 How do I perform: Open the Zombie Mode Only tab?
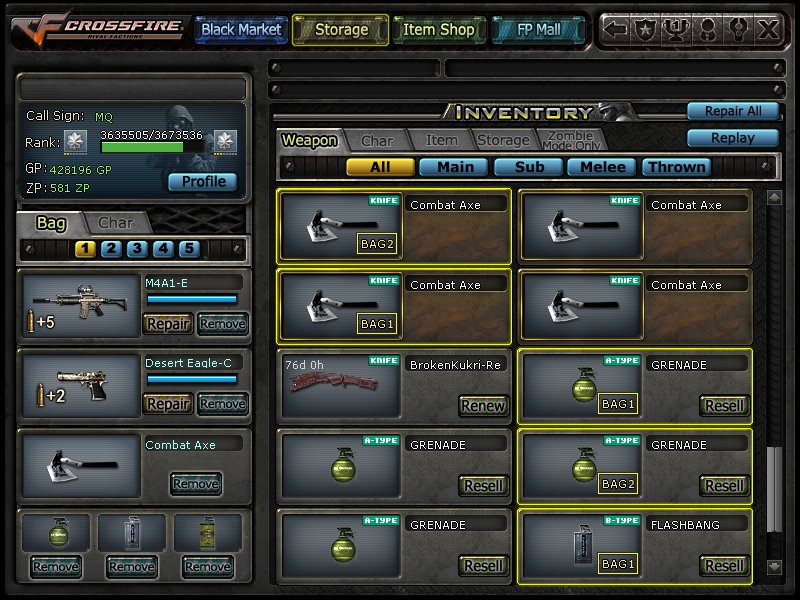(x=571, y=141)
